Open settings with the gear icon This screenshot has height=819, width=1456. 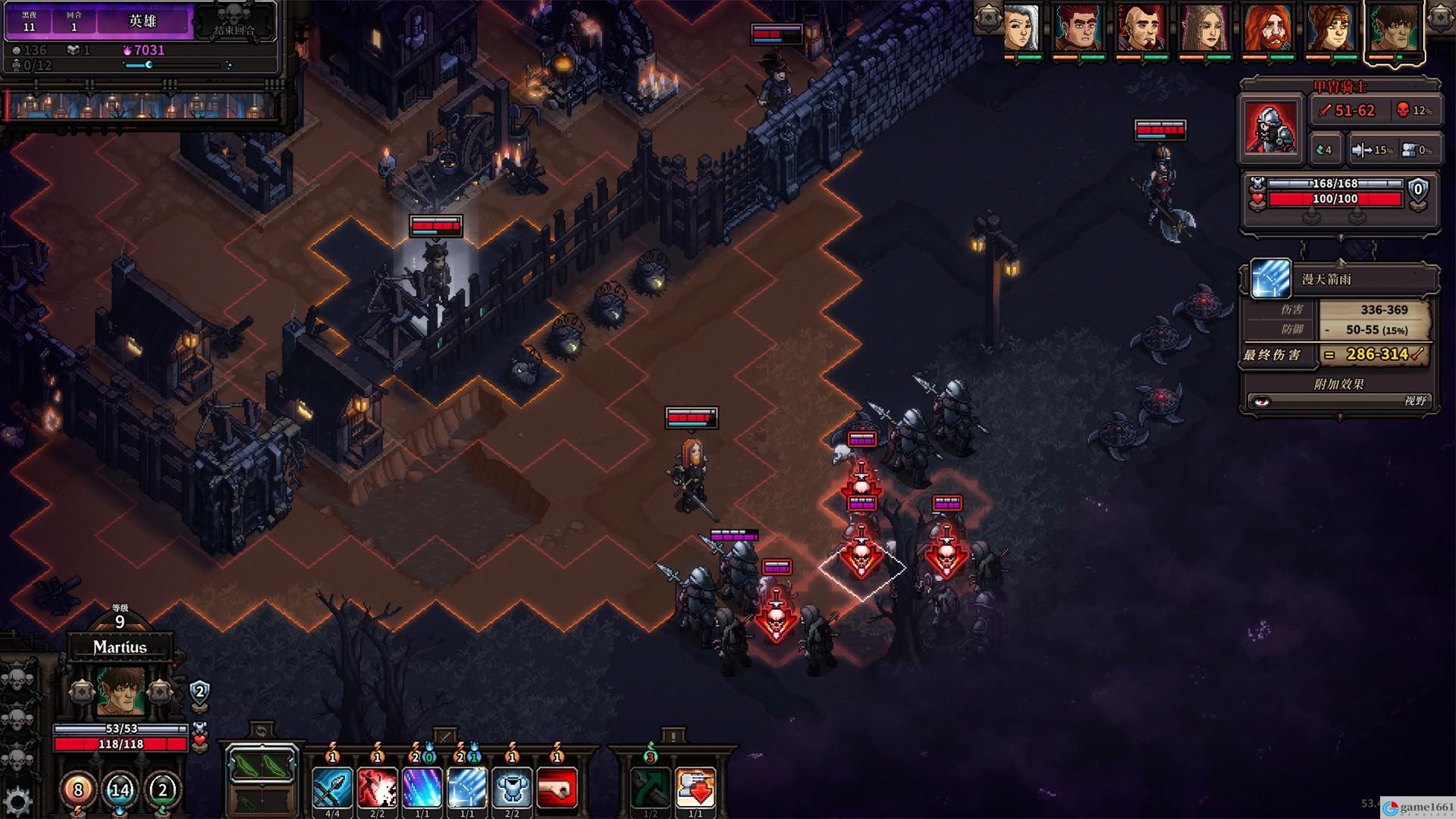17,801
